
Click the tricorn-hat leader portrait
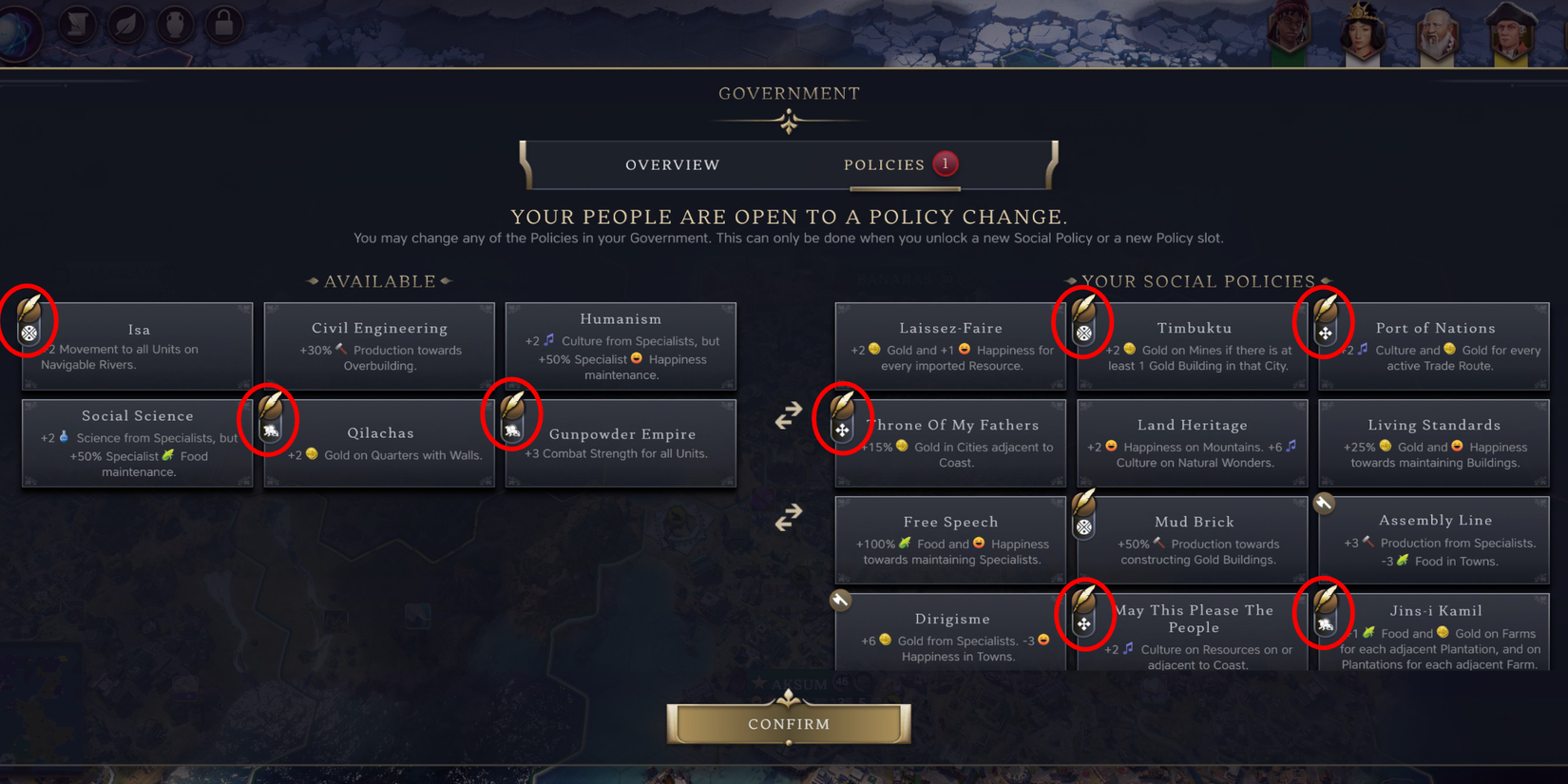(x=1509, y=31)
